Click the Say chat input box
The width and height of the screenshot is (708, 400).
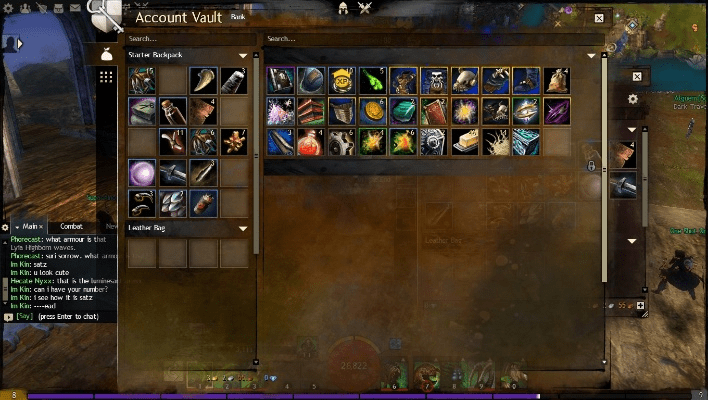pos(60,316)
